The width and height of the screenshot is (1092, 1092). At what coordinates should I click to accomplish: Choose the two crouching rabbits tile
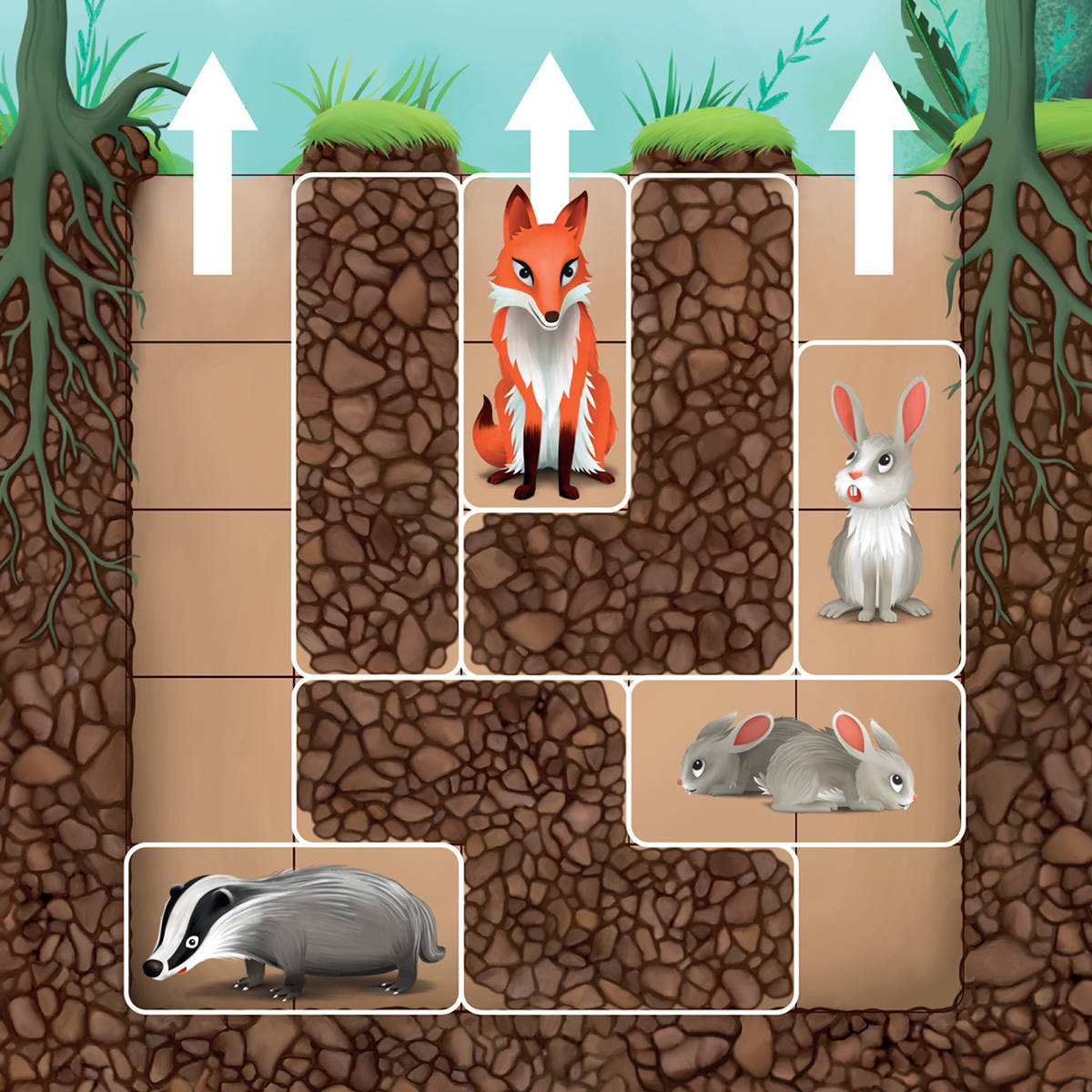795,761
